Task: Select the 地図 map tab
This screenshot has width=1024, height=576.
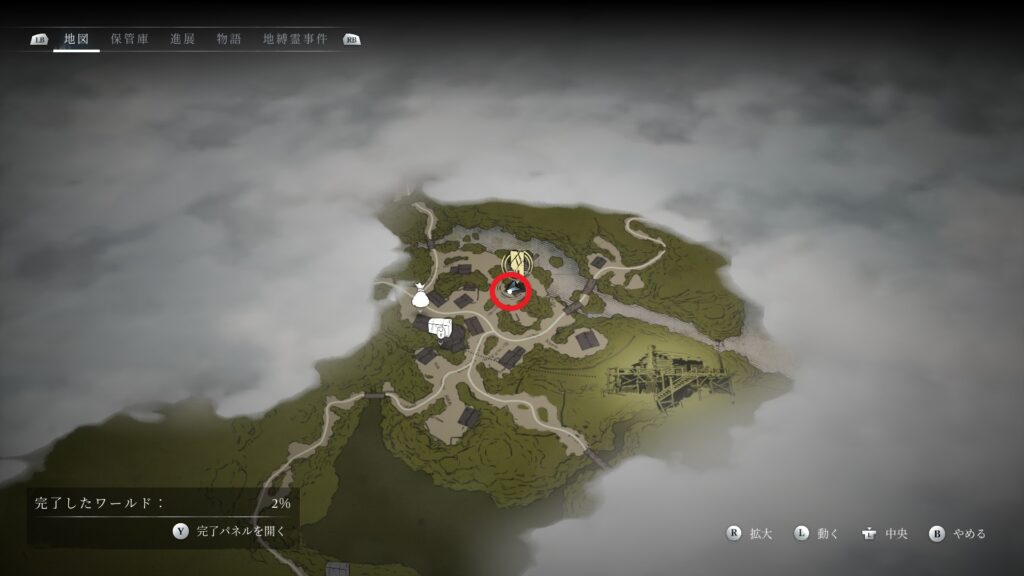Action: 76,39
